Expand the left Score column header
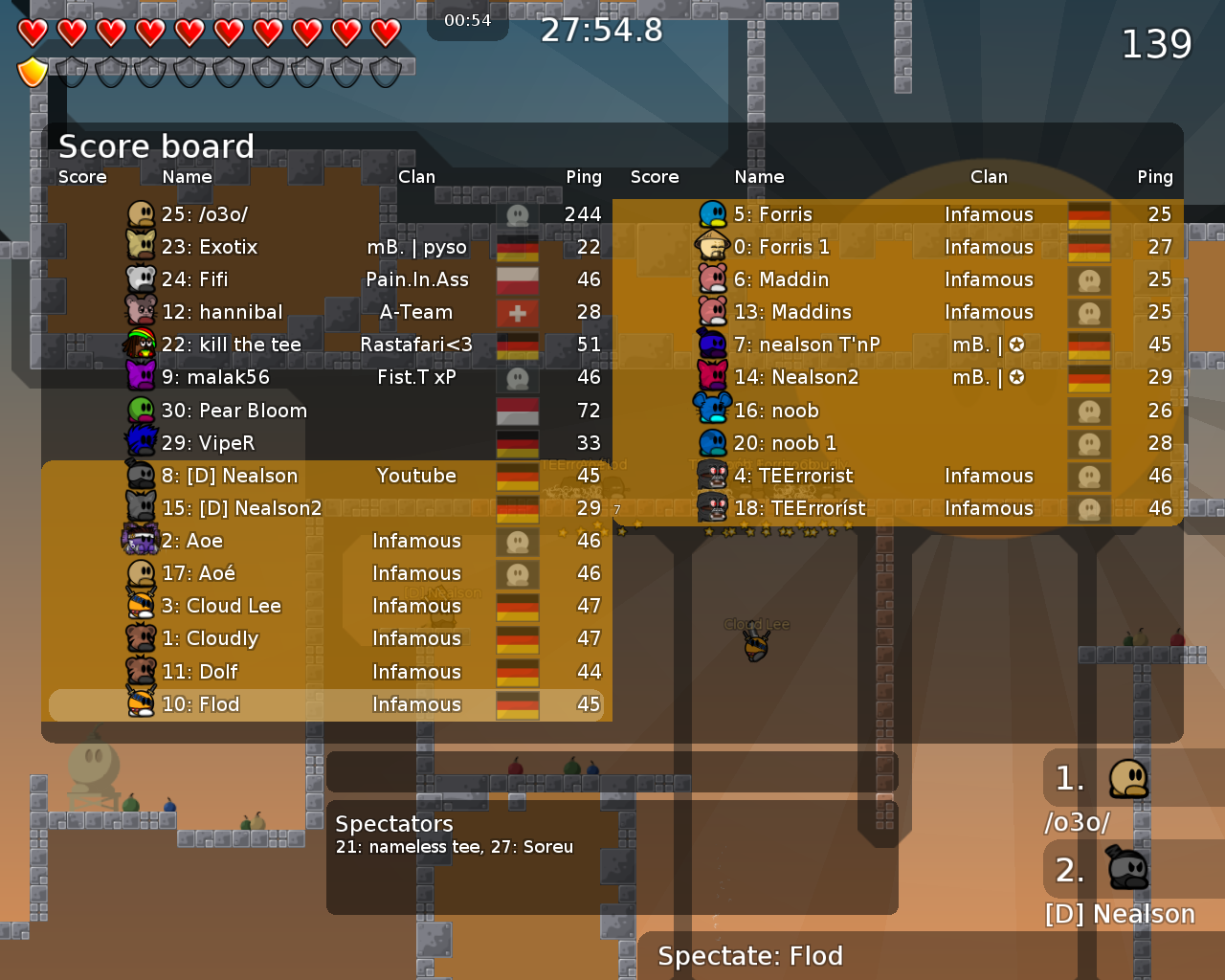This screenshot has width=1225, height=980. coord(82,177)
